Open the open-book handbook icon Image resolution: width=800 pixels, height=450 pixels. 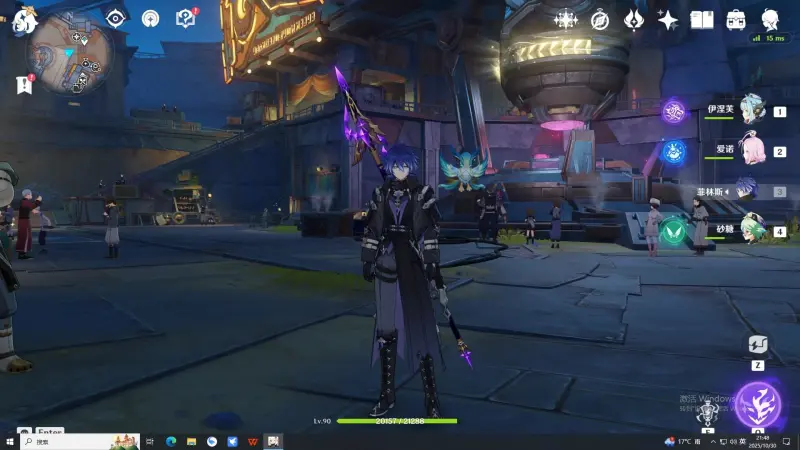tap(702, 19)
